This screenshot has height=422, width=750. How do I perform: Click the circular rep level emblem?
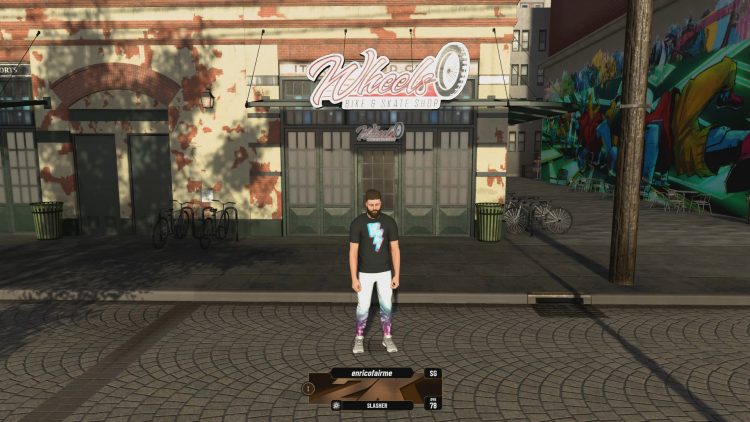(x=309, y=388)
